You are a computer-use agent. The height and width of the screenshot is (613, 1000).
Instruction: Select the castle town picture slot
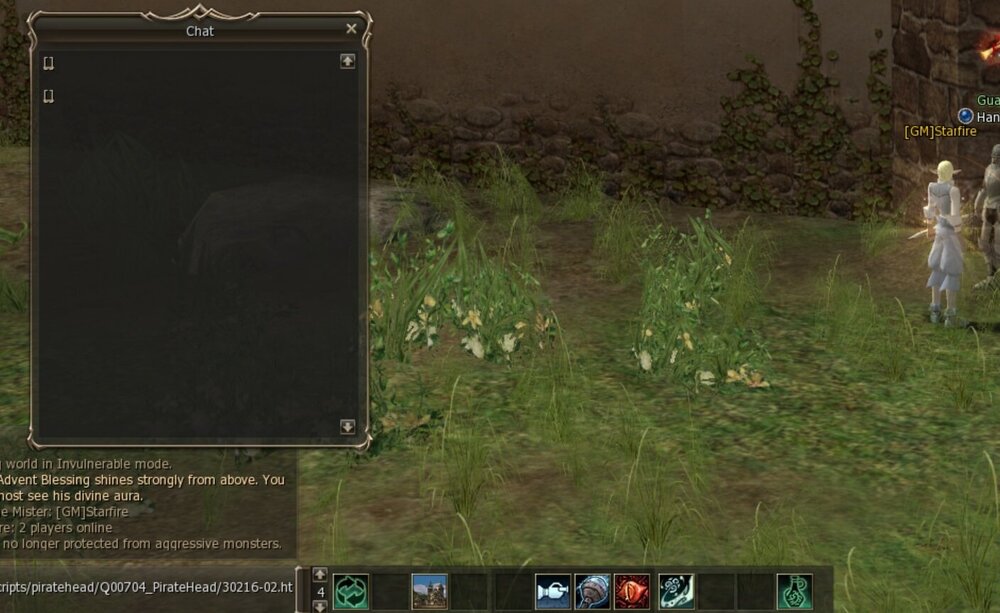coord(429,591)
